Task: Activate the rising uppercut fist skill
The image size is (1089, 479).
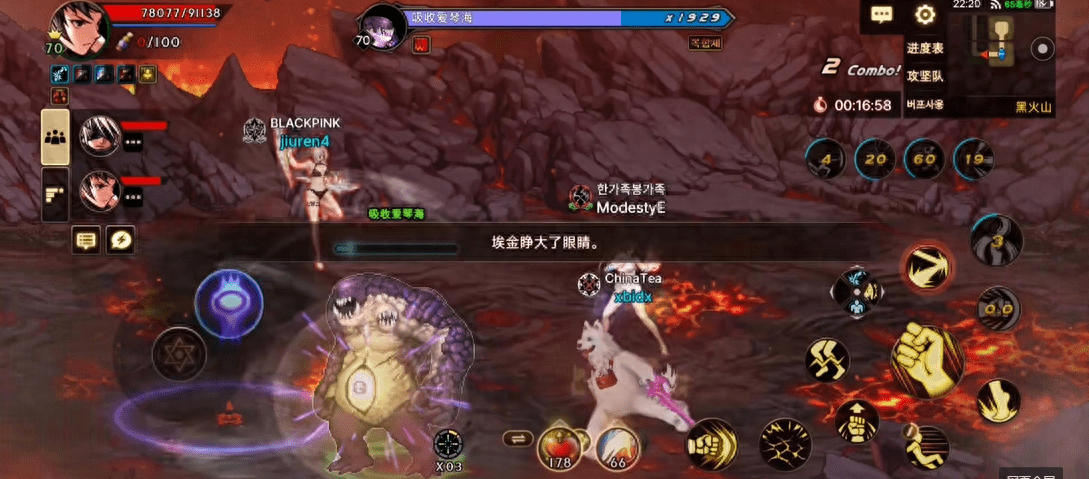Action: point(856,421)
